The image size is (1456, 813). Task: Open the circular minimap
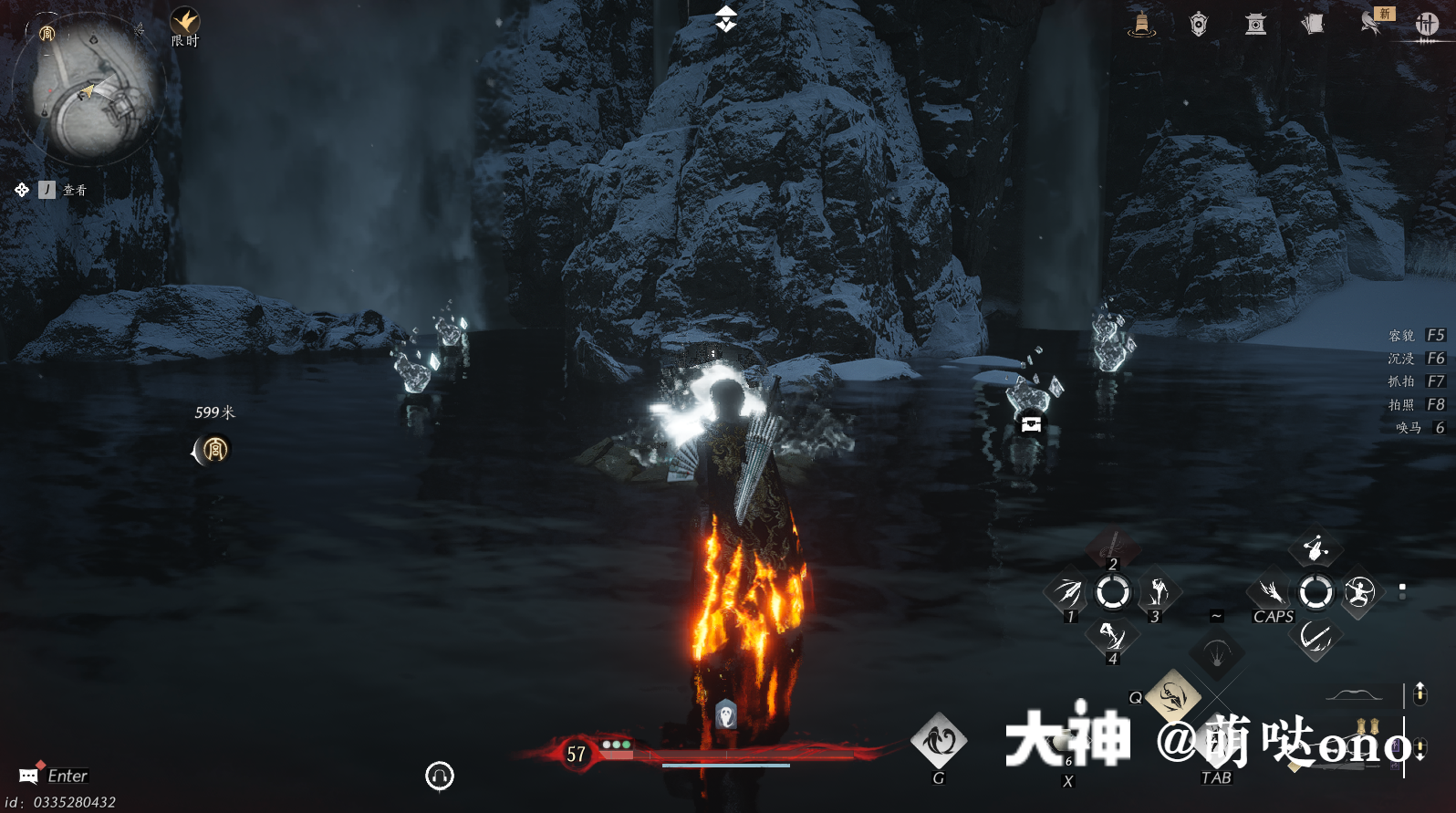(x=89, y=89)
